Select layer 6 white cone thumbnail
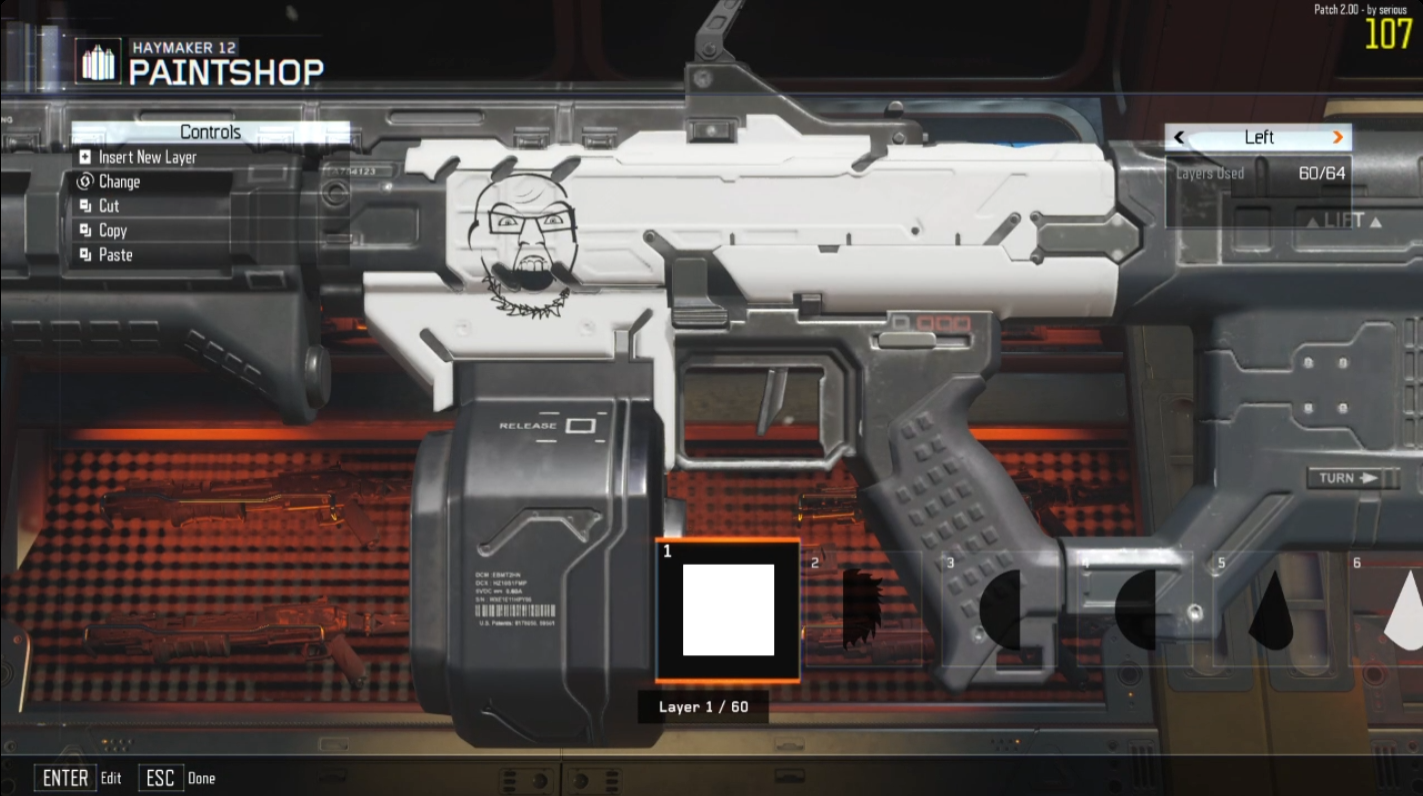The width and height of the screenshot is (1423, 796). click(1404, 608)
